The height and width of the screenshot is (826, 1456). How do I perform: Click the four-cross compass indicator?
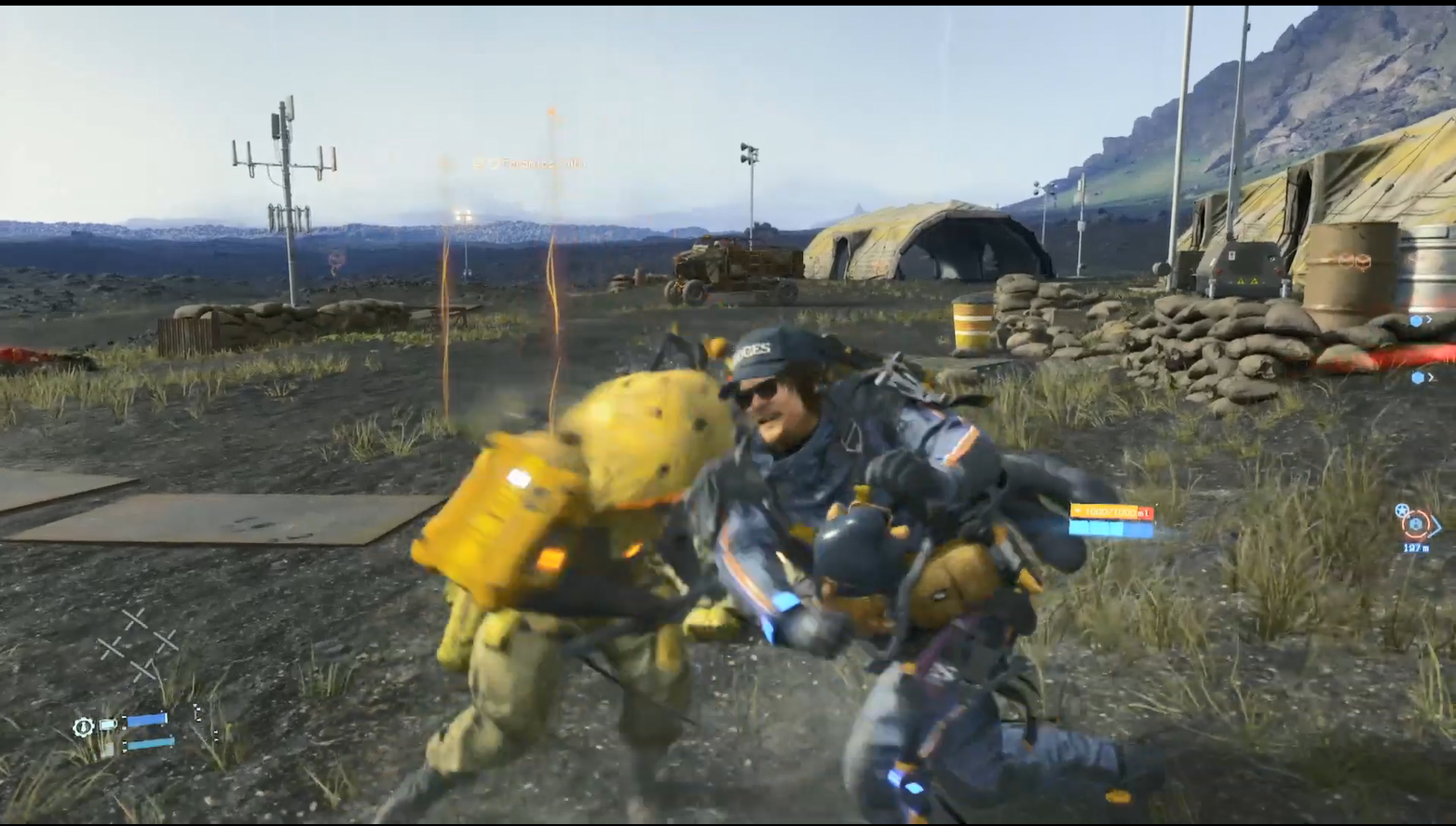pos(139,643)
